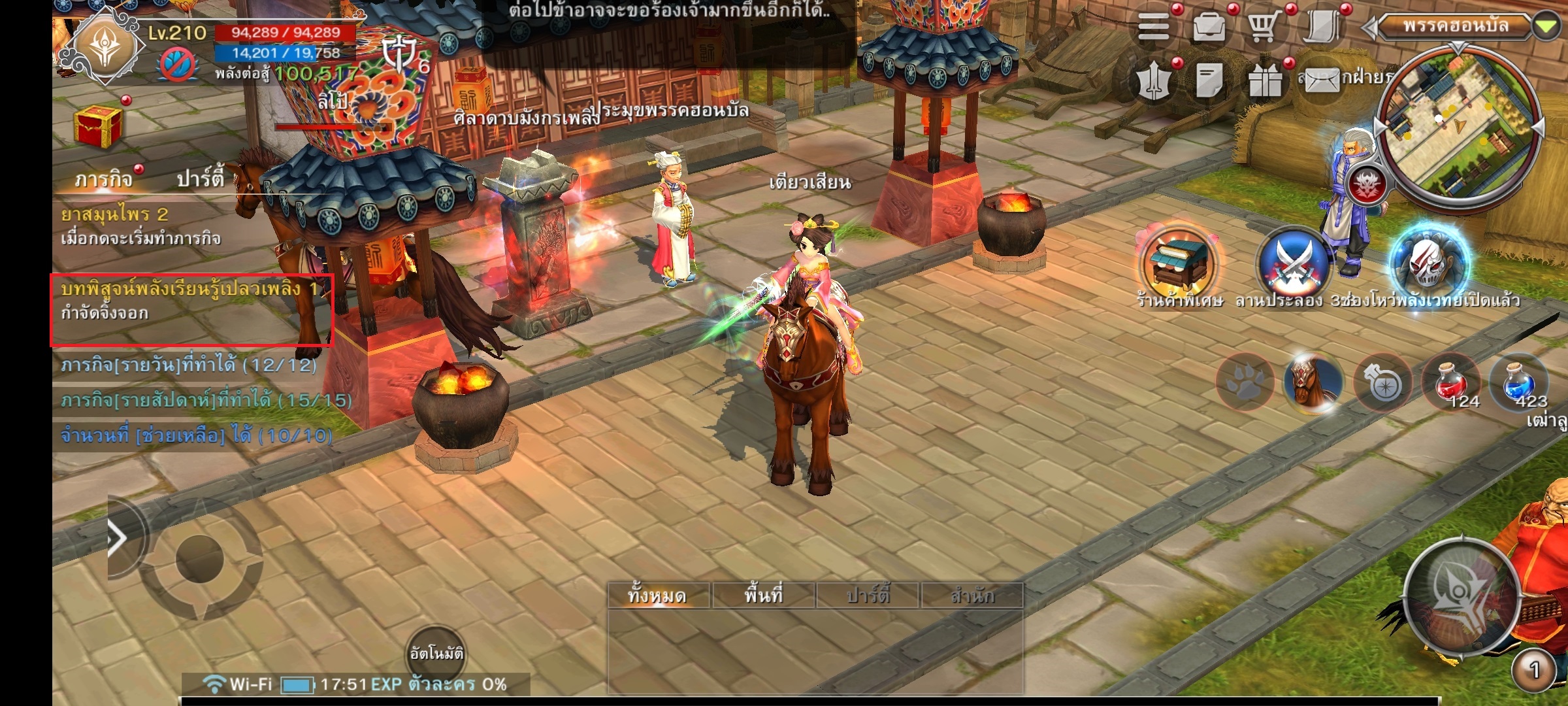Open the red treasure chest icon
Image resolution: width=1568 pixels, height=706 pixels.
tap(98, 126)
